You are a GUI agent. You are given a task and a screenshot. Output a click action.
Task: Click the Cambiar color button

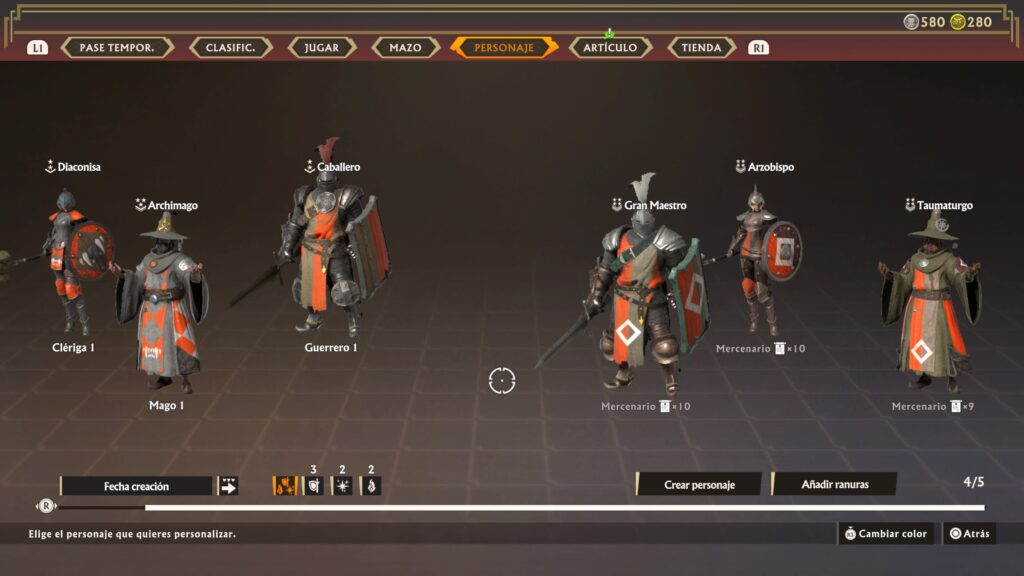(x=886, y=534)
